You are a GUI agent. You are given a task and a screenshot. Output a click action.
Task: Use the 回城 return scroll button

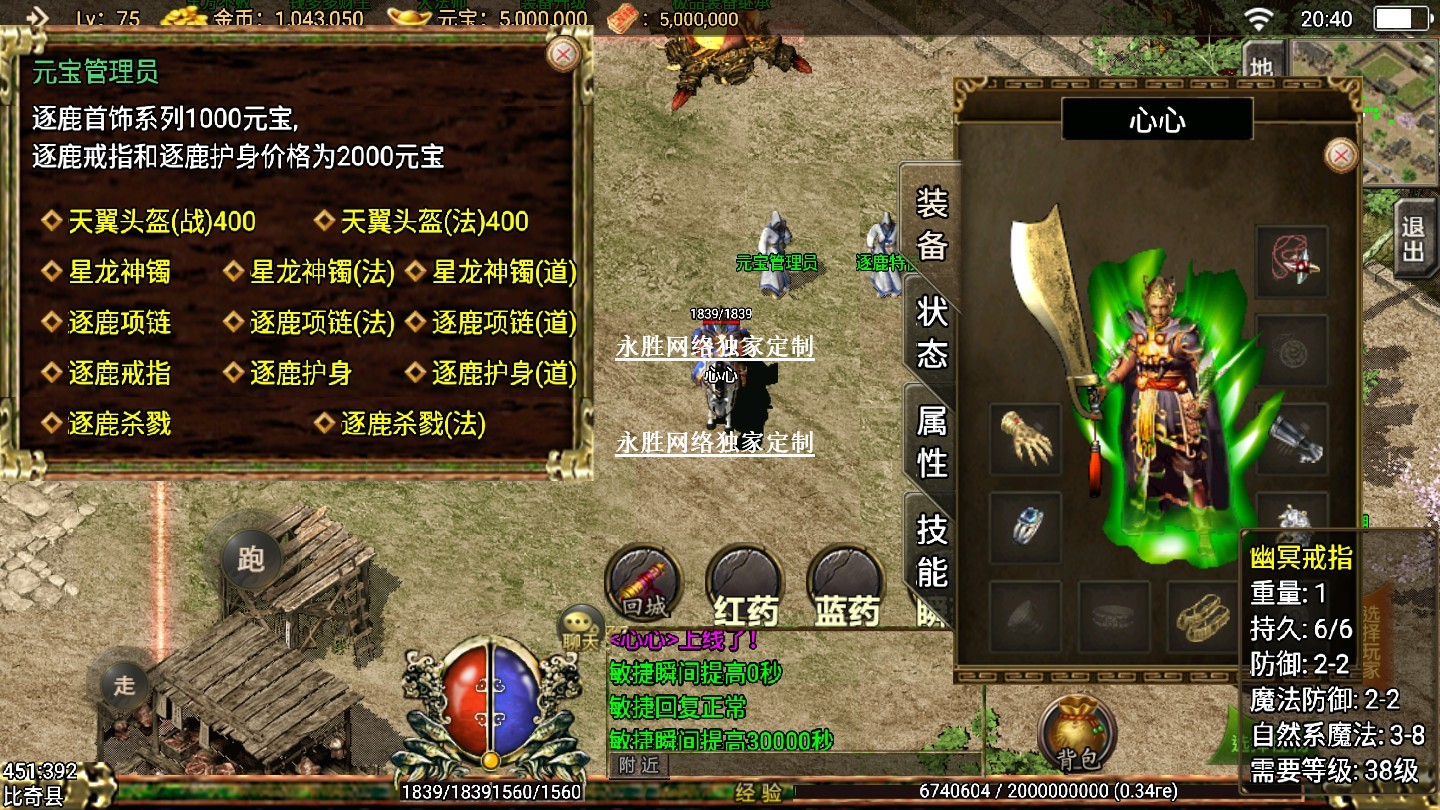point(644,582)
